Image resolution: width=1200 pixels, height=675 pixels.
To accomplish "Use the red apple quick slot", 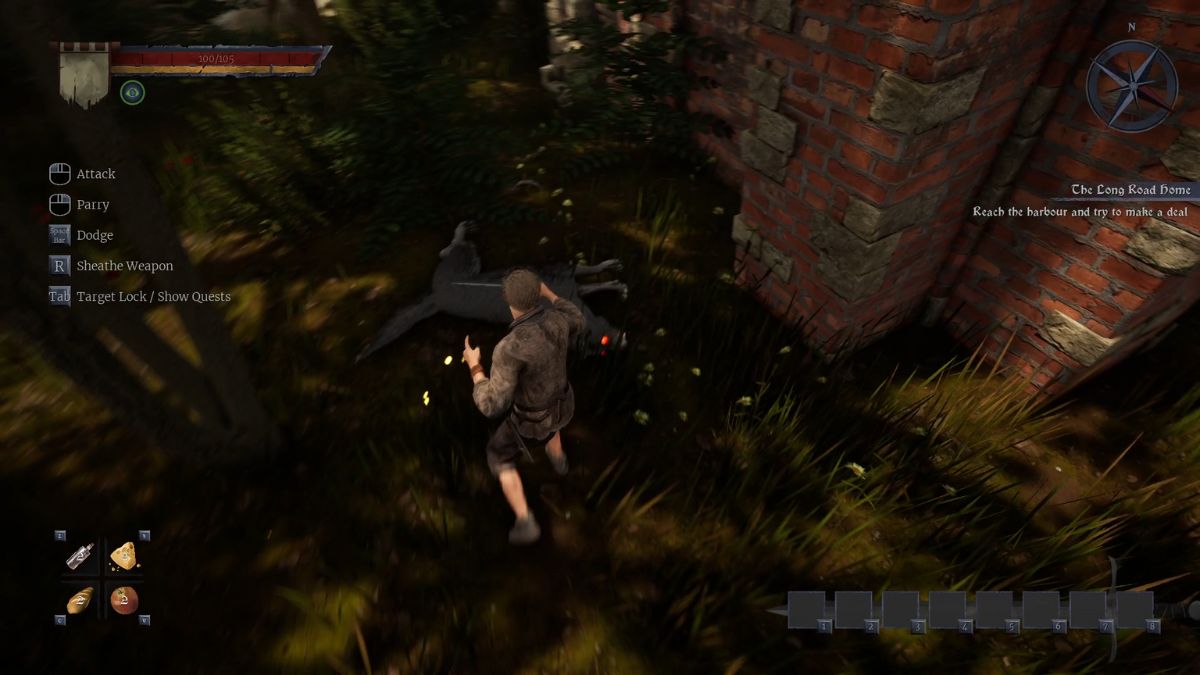I will coord(124,599).
